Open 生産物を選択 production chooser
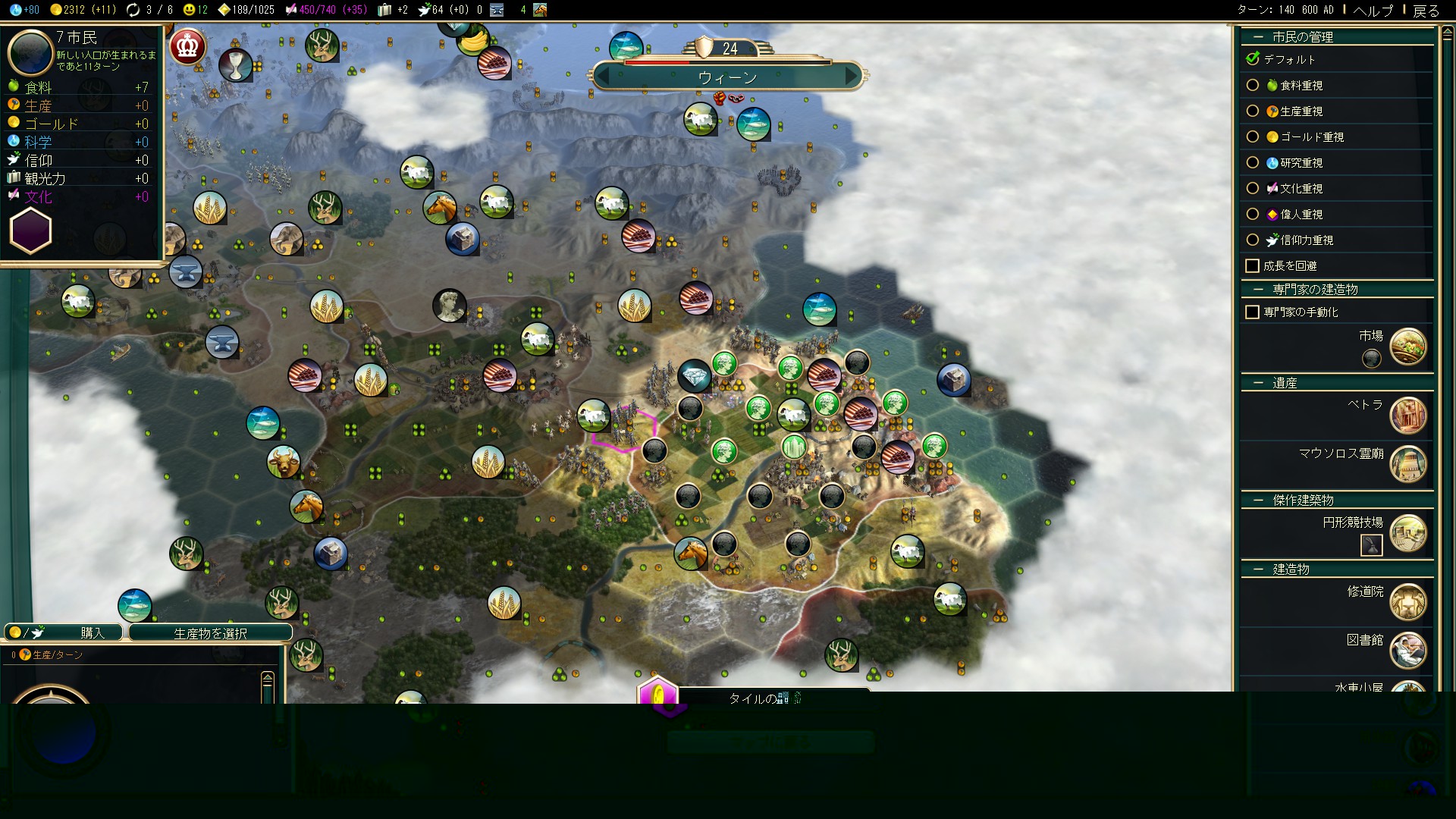This screenshot has width=1456, height=819. (210, 632)
